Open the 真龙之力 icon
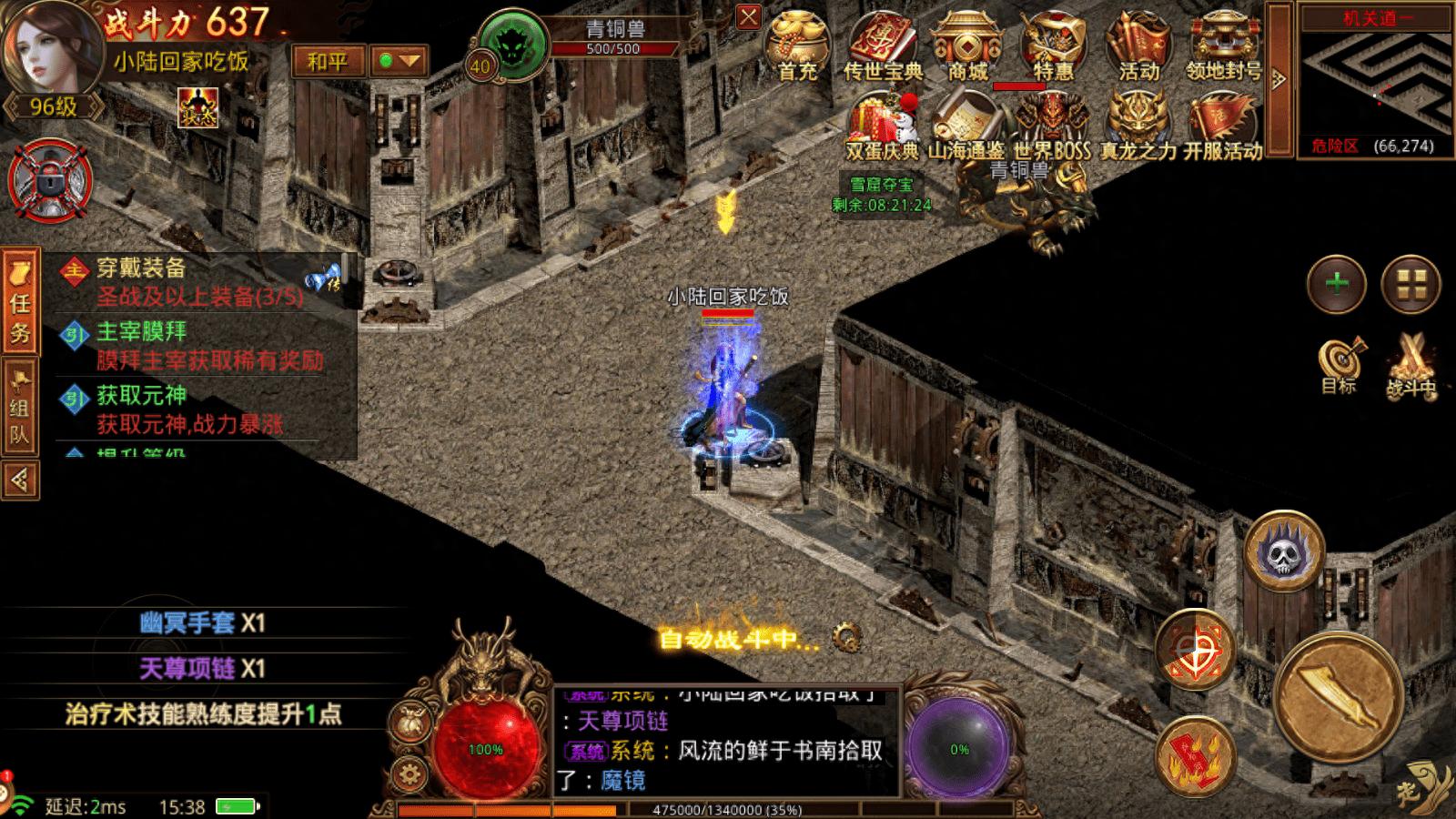The height and width of the screenshot is (819, 1456). pyautogui.click(x=1137, y=126)
